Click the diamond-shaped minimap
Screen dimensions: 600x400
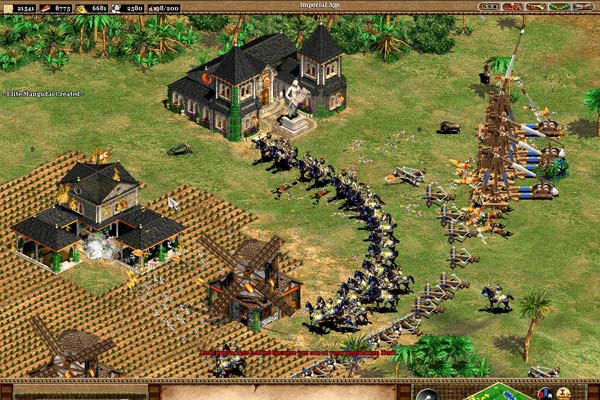pos(497,393)
